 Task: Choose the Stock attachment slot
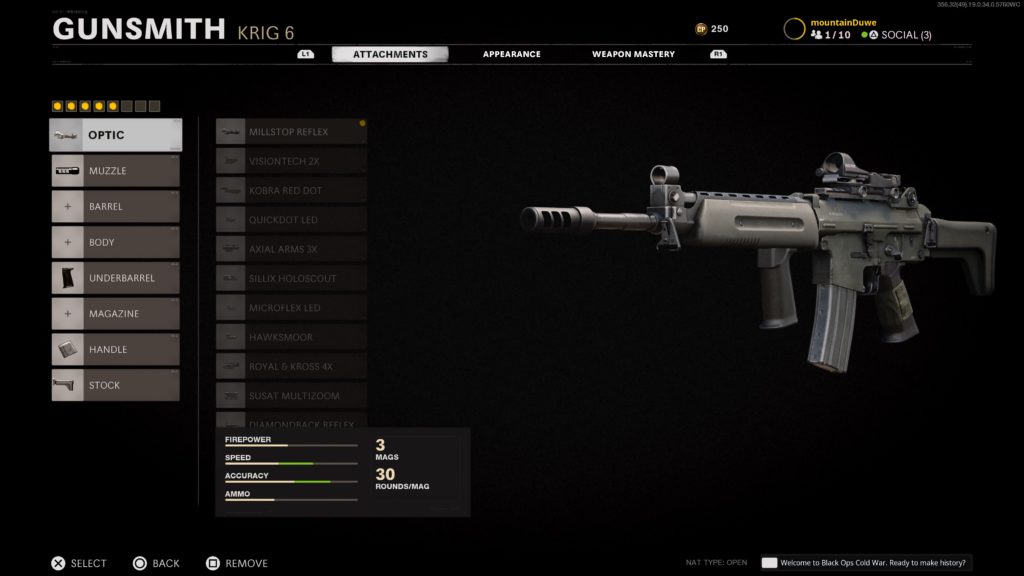click(x=116, y=385)
